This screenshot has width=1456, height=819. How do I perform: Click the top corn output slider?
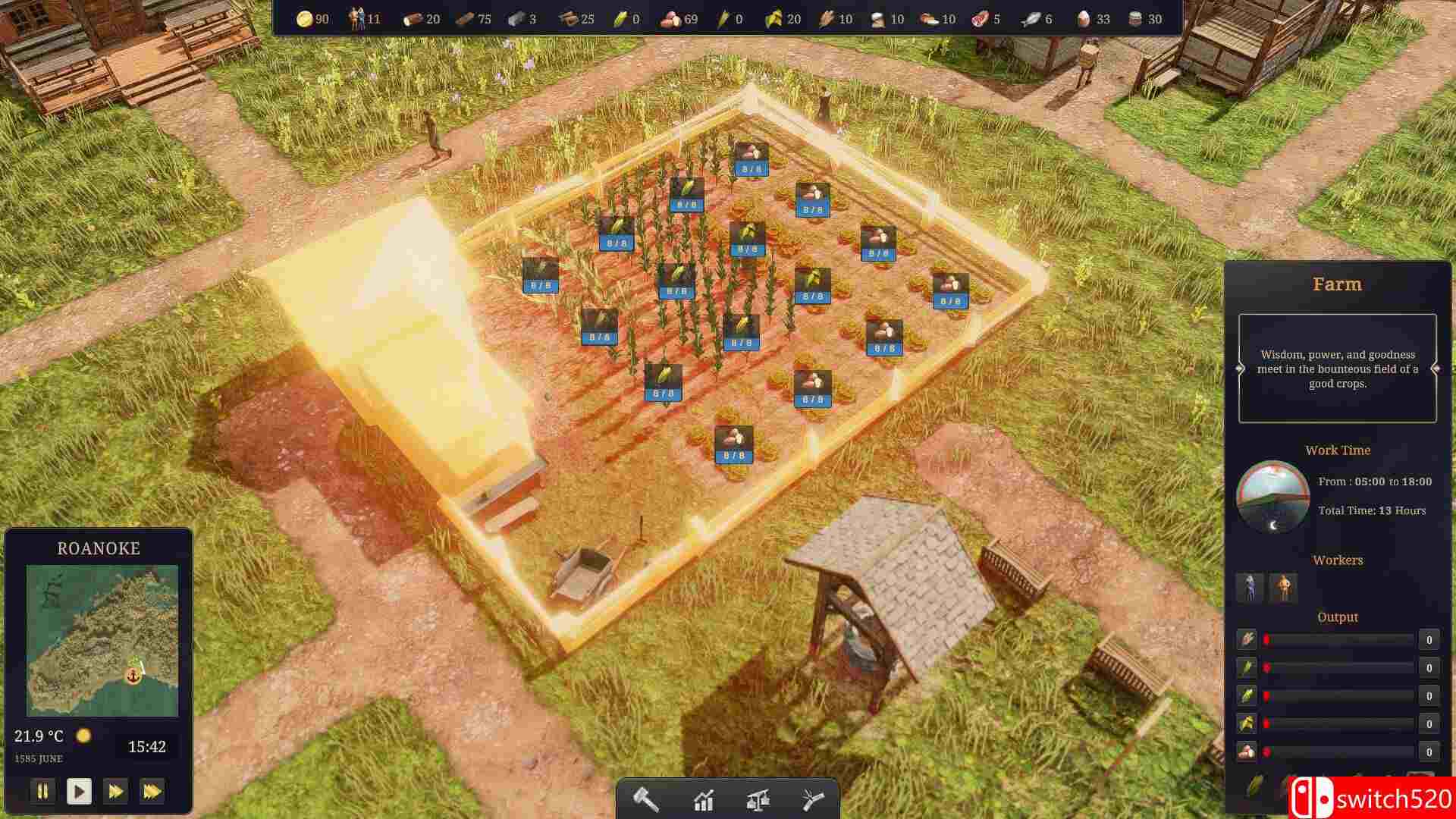[1342, 639]
